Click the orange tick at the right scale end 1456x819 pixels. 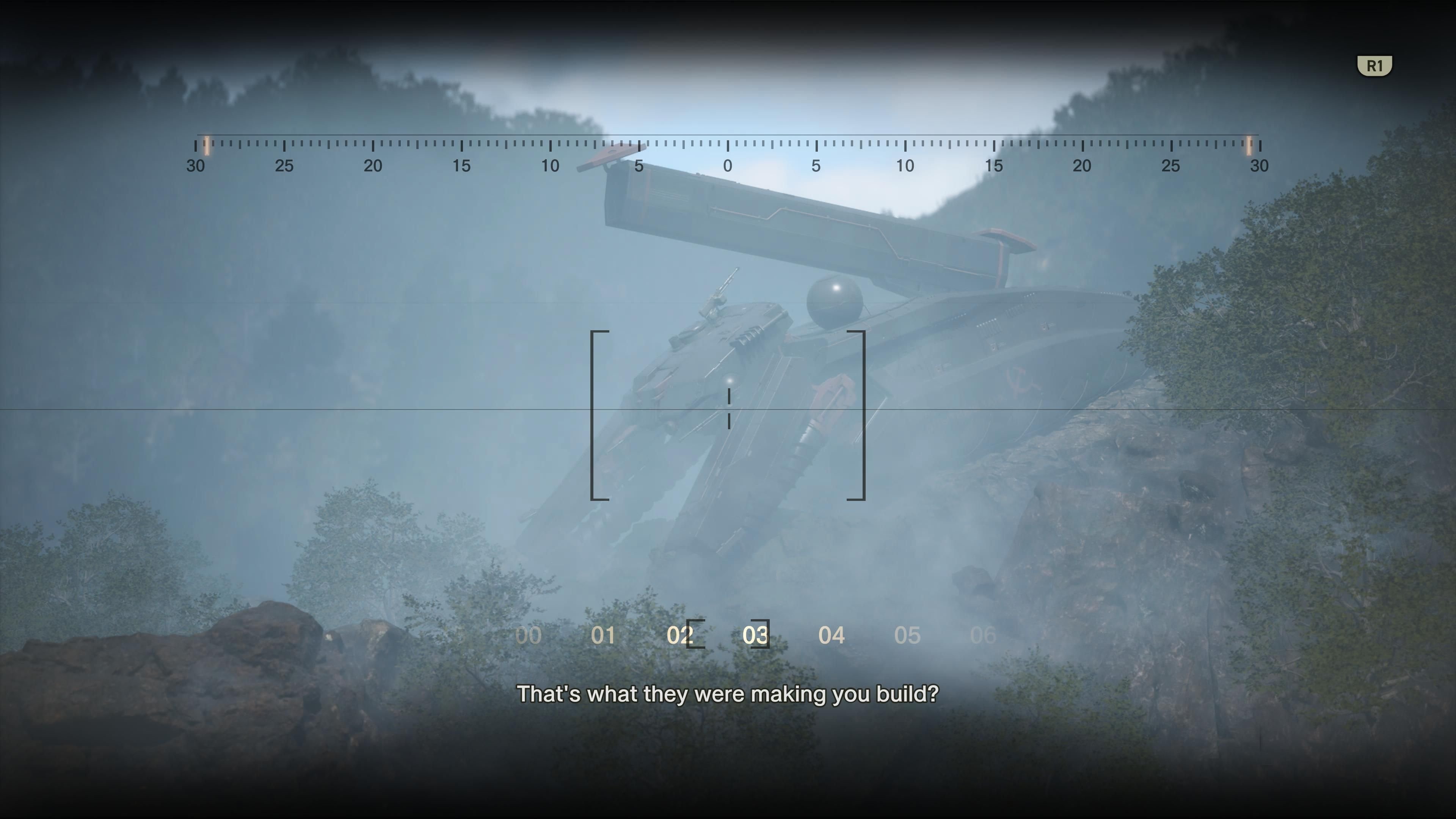click(x=1249, y=146)
